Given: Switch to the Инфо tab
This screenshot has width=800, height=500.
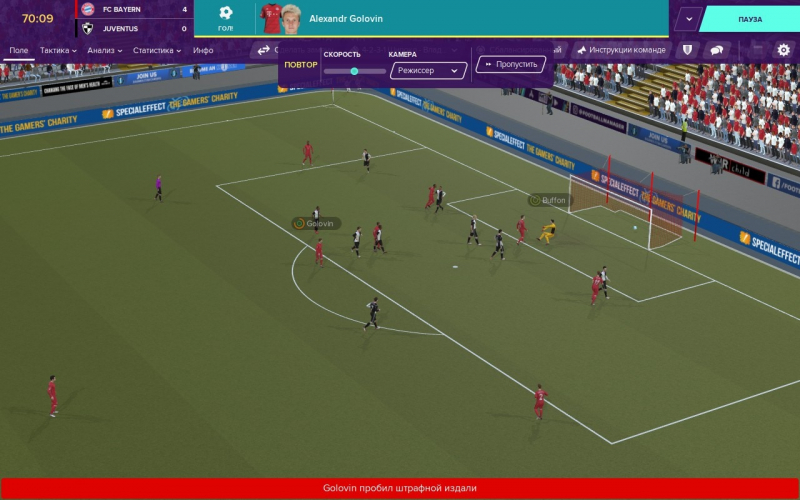Looking at the screenshot, I should click(x=203, y=50).
